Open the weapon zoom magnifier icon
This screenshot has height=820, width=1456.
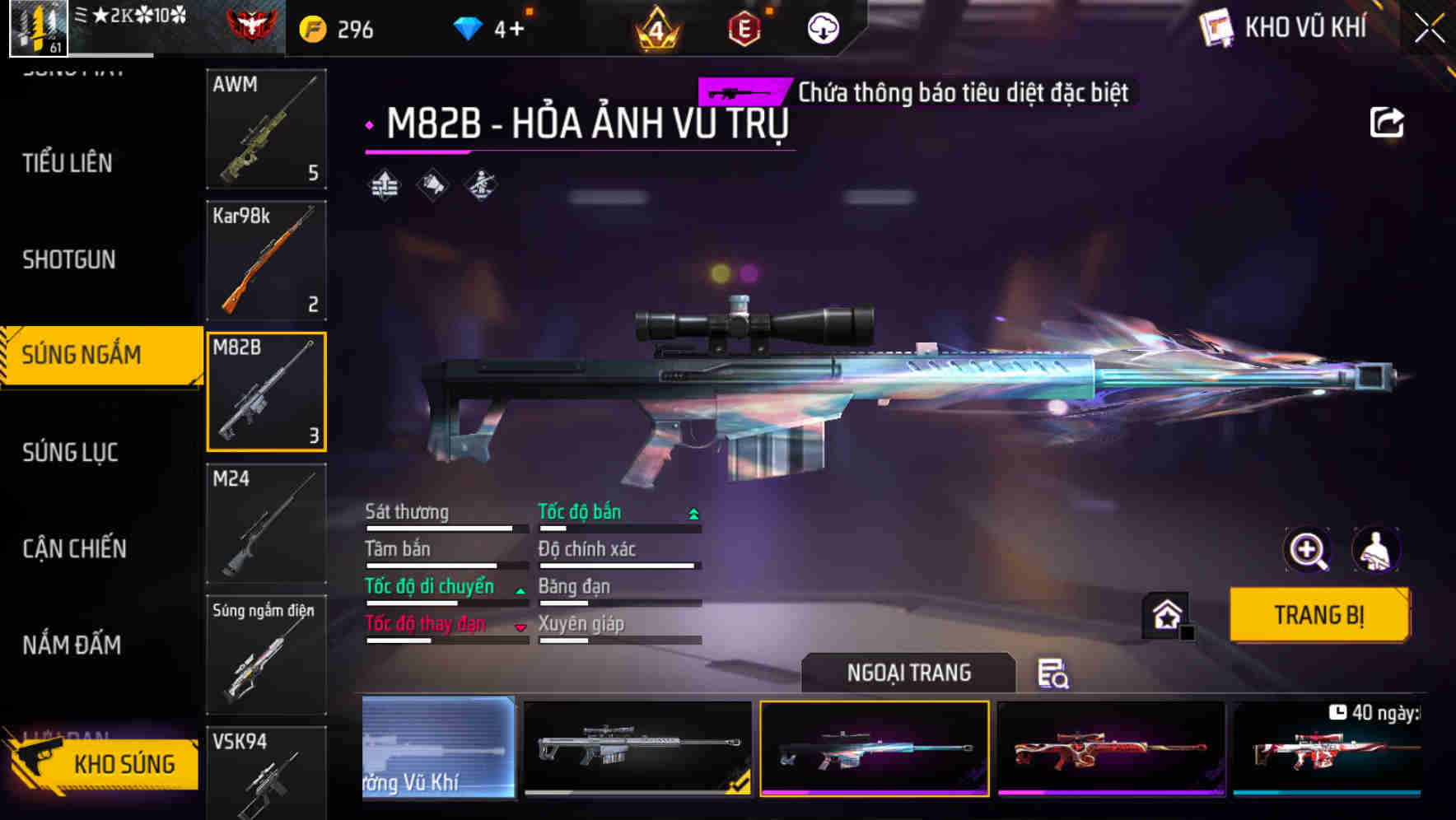point(1308,550)
